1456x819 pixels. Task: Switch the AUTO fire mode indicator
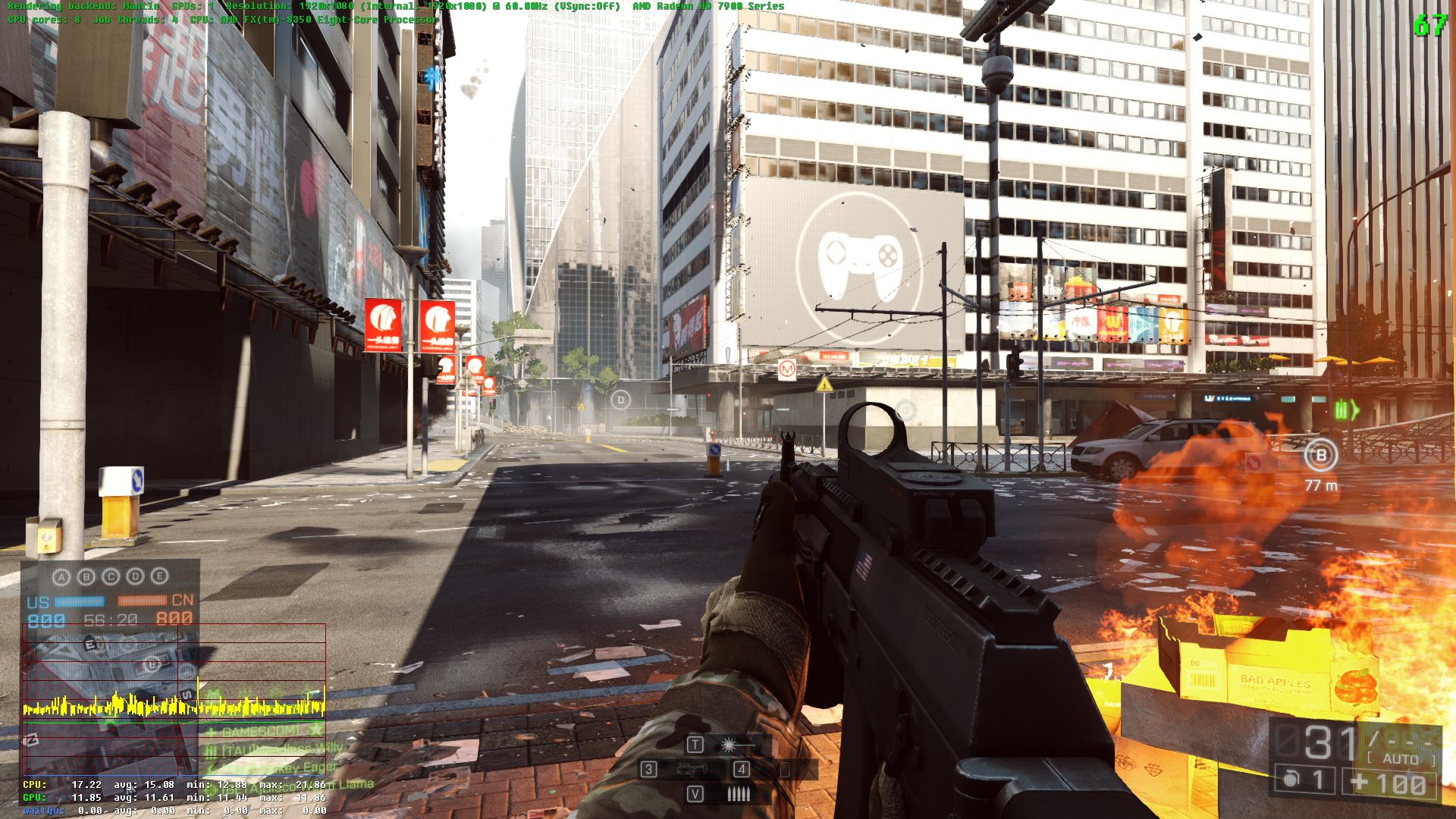(x=1400, y=759)
